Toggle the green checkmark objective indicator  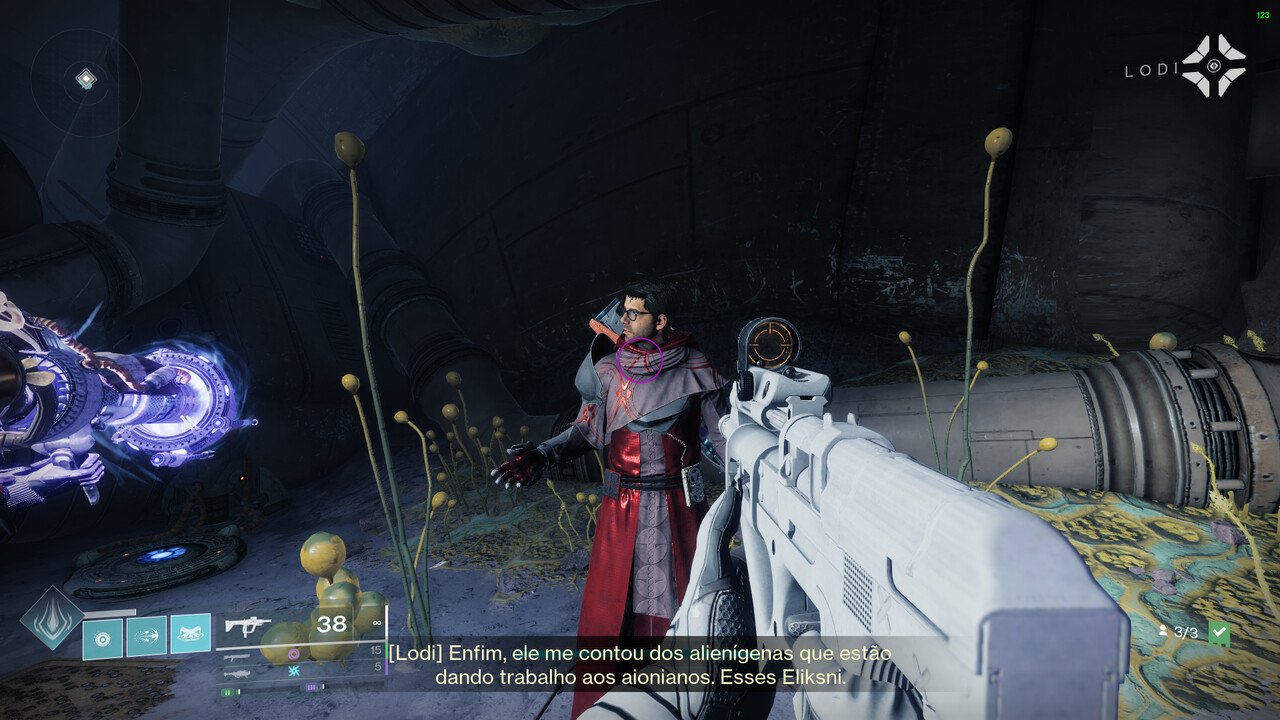(x=1219, y=631)
